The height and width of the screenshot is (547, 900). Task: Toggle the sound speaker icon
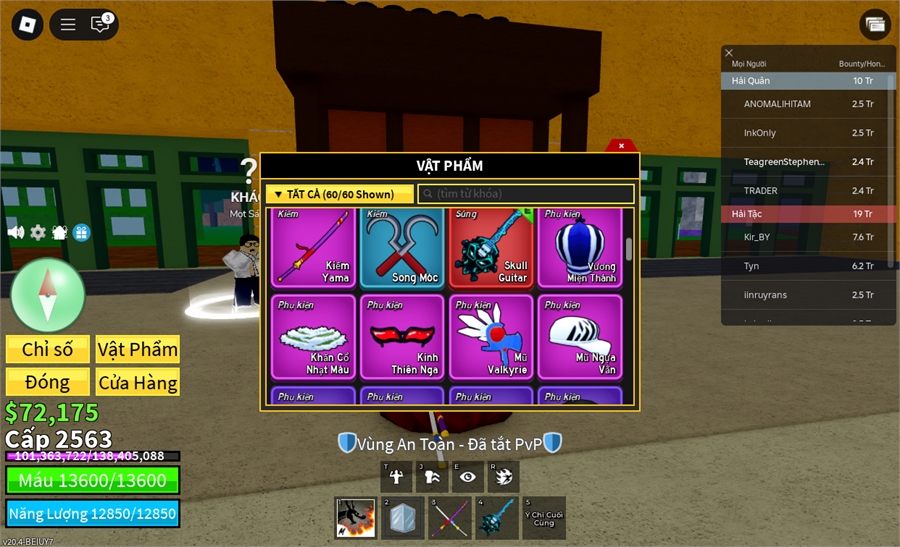point(16,232)
